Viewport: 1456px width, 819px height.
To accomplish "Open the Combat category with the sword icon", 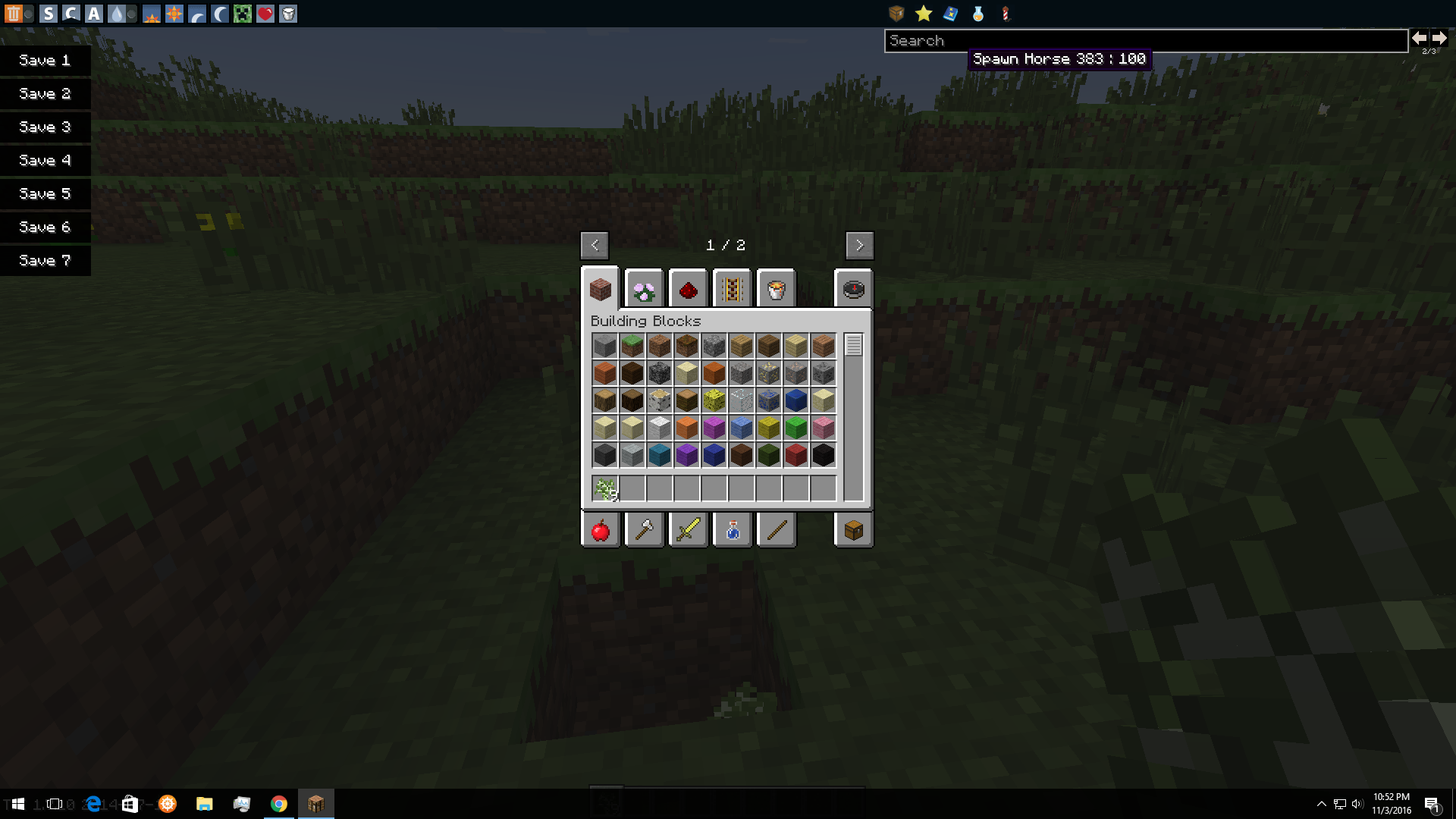I will pos(688,529).
